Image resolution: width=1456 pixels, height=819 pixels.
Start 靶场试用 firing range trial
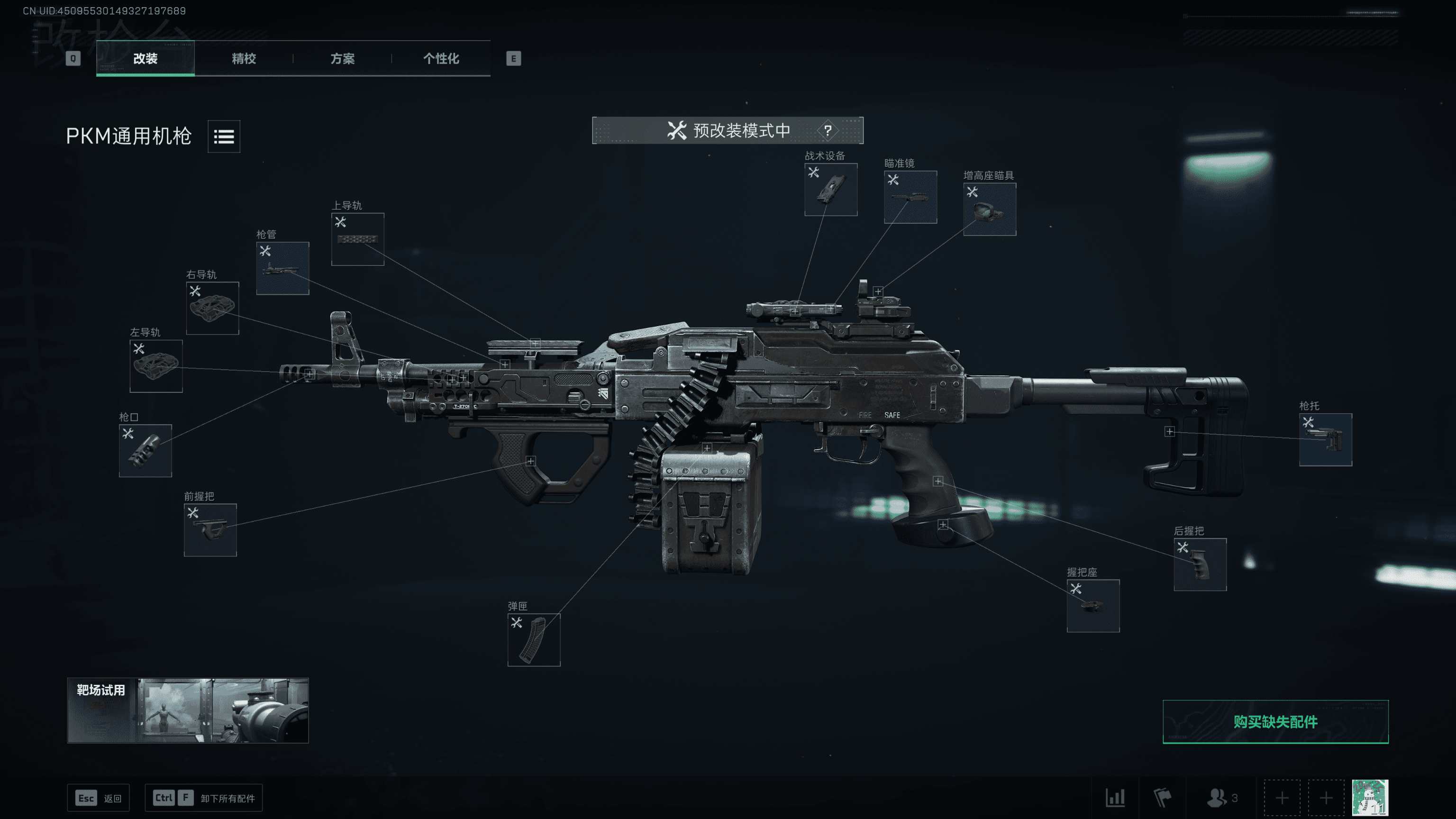pyautogui.click(x=188, y=710)
